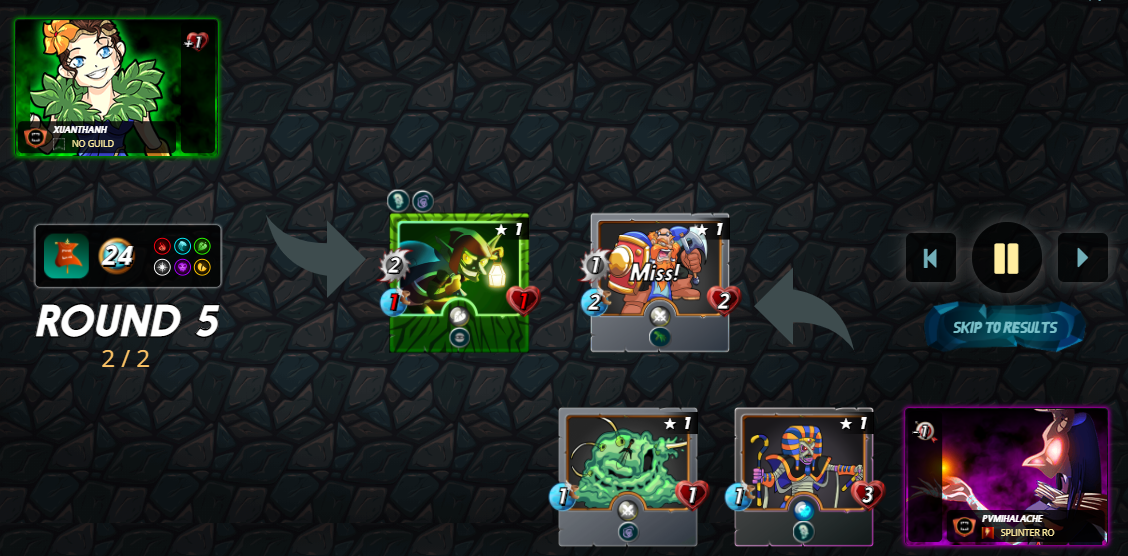Open the battle ruleset banner icon

66,256
